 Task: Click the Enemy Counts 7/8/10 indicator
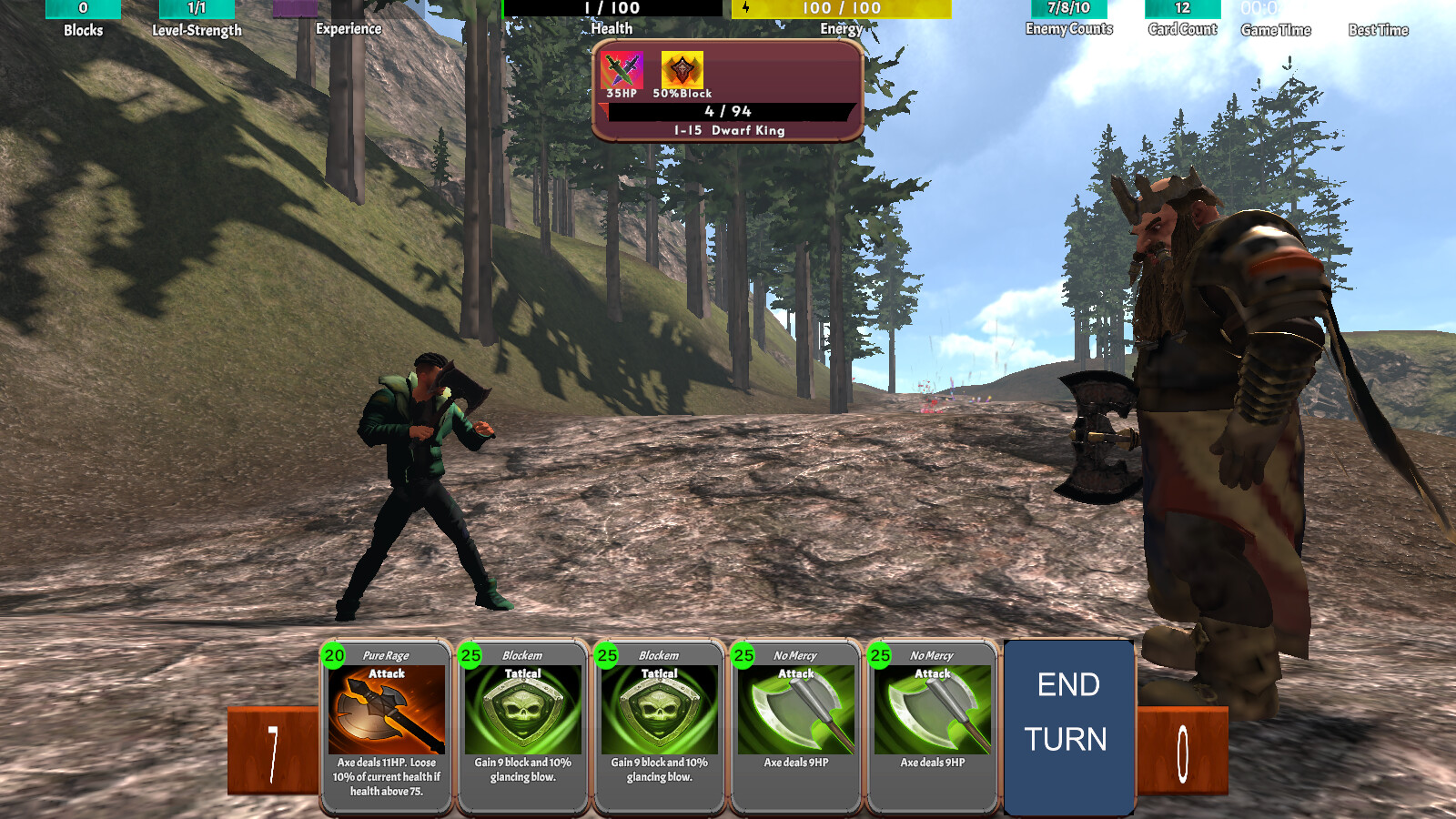click(x=1068, y=8)
